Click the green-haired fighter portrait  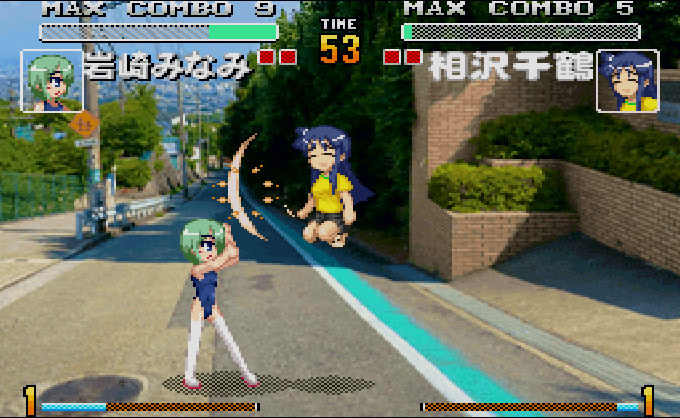51,81
